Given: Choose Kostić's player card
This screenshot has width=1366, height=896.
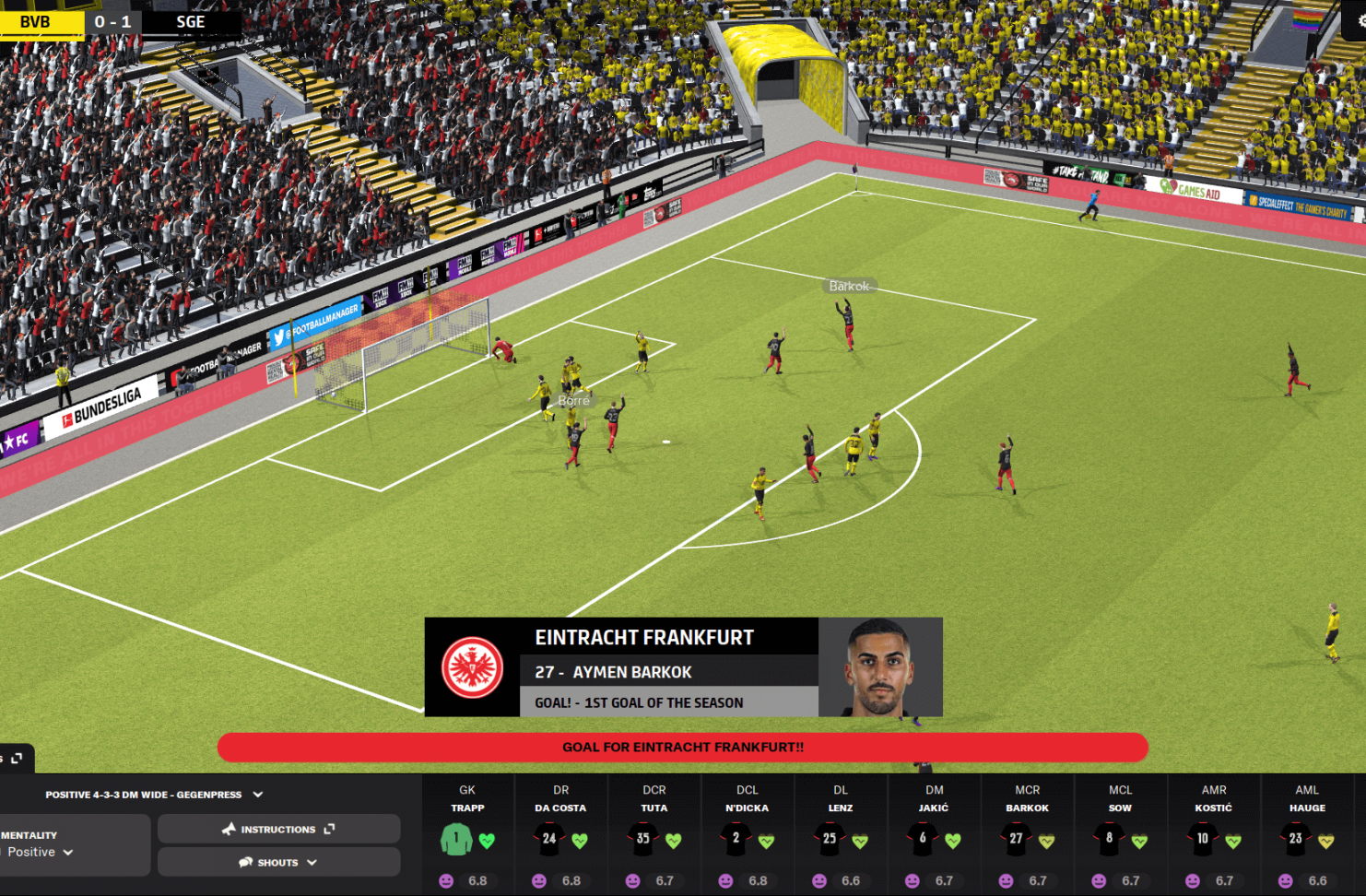Looking at the screenshot, I should (x=1214, y=836).
